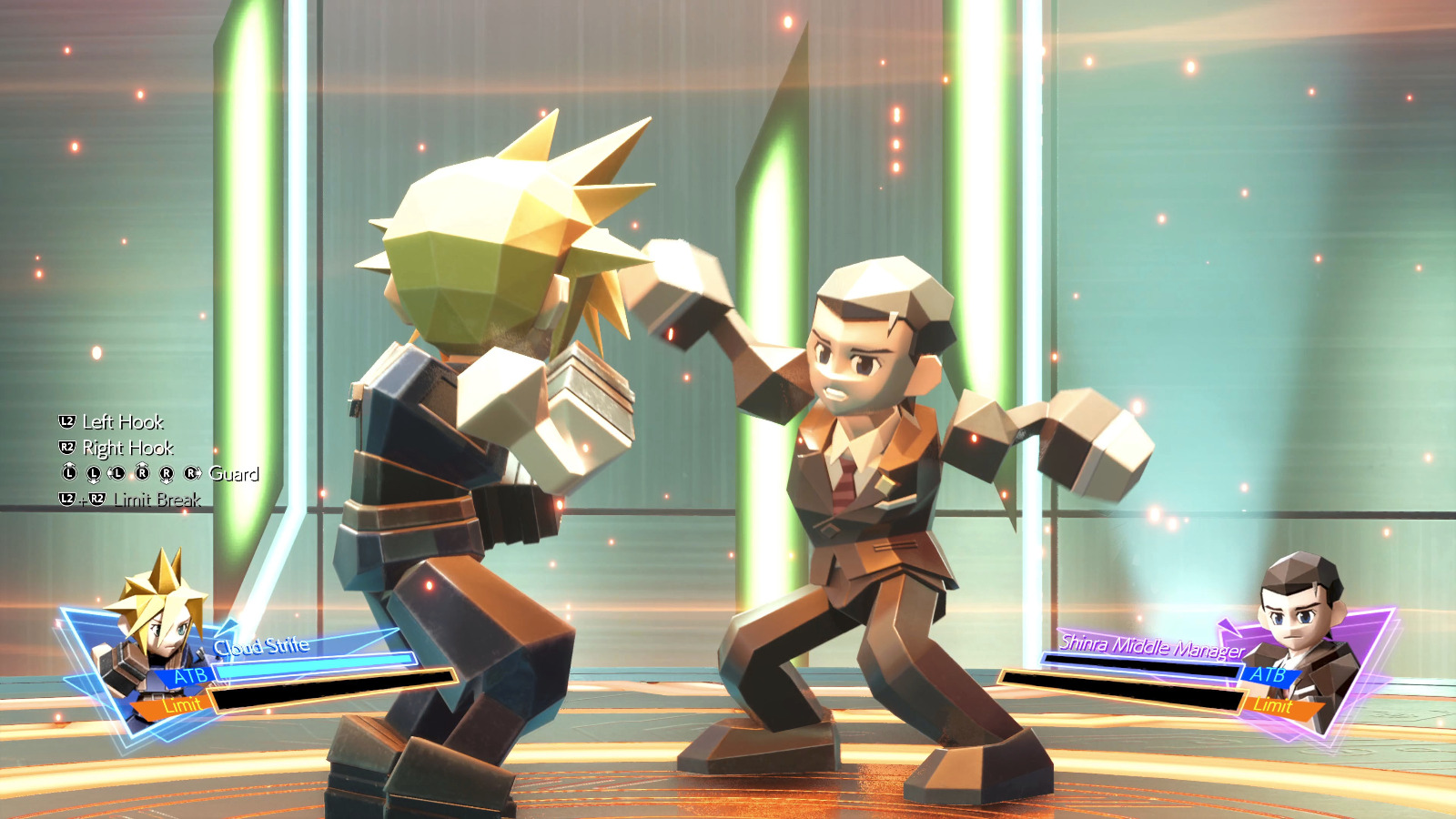Screen dimensions: 1456x819
Task: Click the L2 icon in the Limit Break combo
Action: [x=67, y=499]
